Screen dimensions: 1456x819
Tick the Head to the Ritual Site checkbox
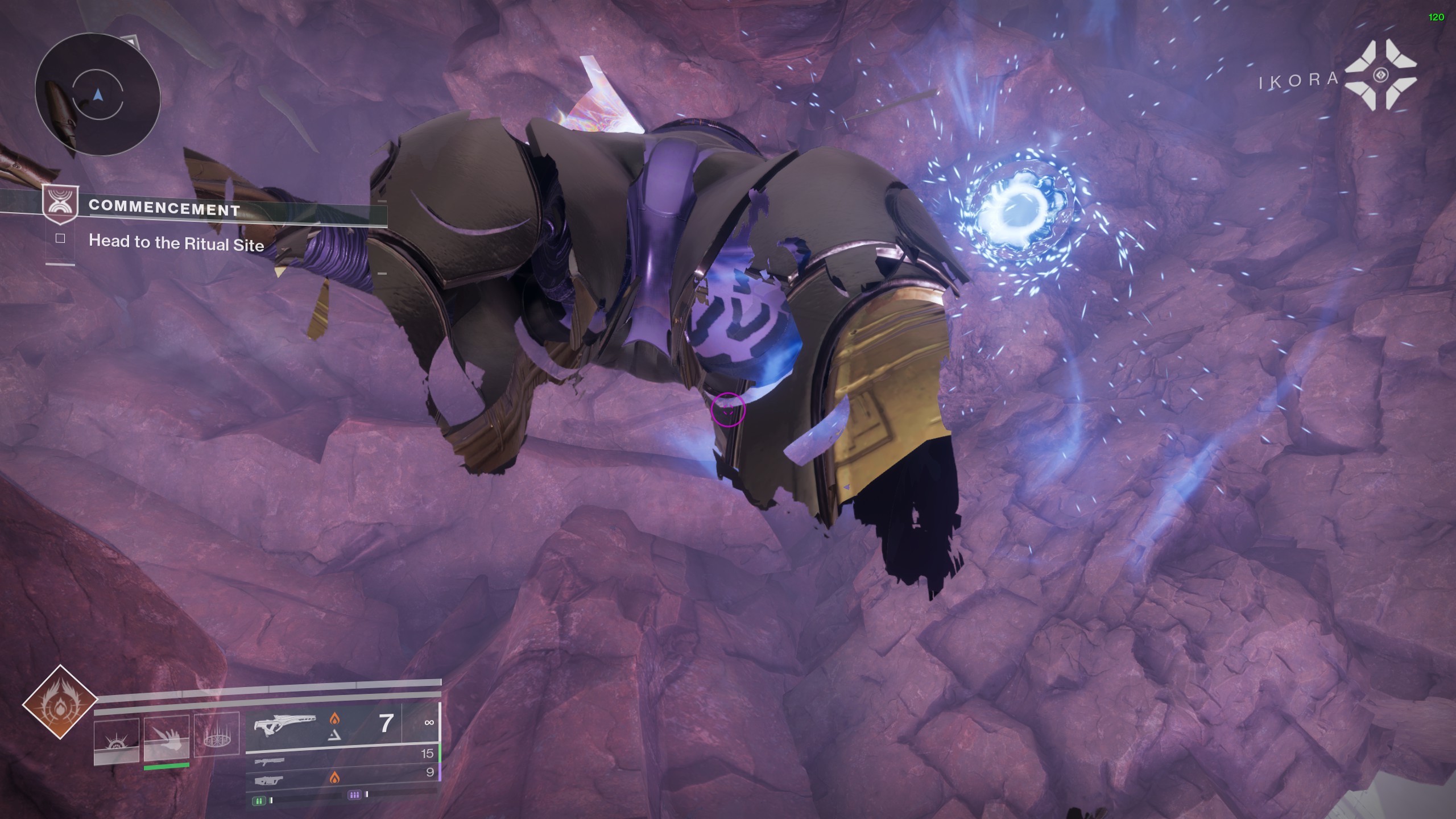tap(60, 239)
